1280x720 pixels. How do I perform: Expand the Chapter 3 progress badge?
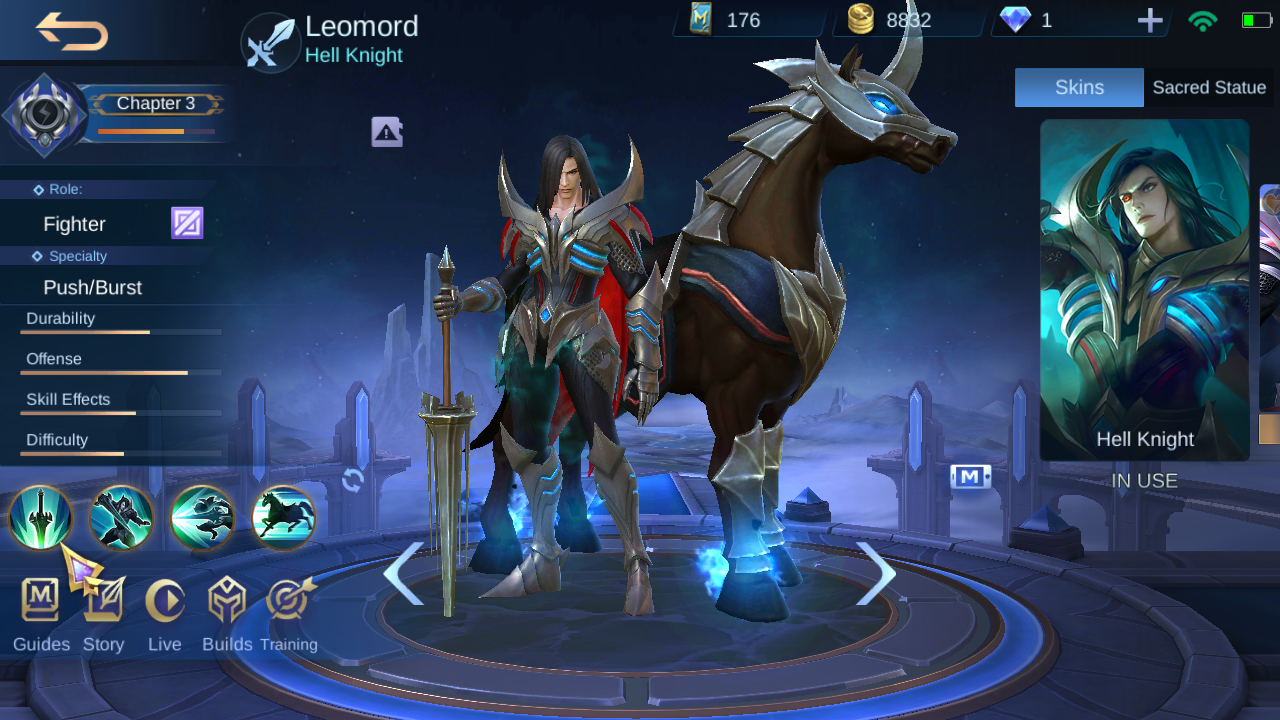(x=155, y=103)
